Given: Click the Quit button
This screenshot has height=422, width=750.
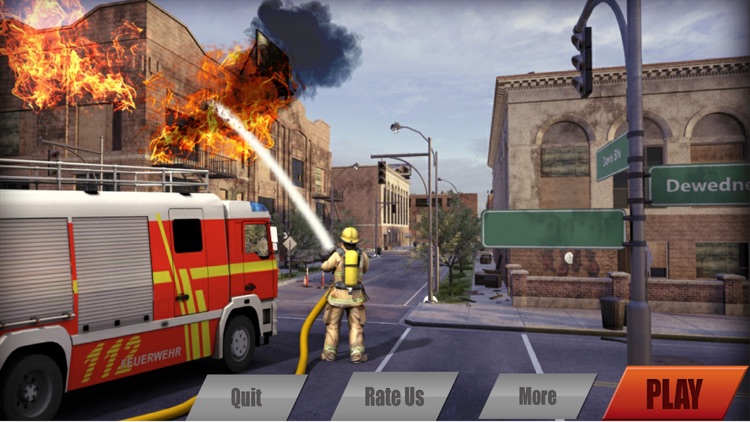Looking at the screenshot, I should click(246, 397).
